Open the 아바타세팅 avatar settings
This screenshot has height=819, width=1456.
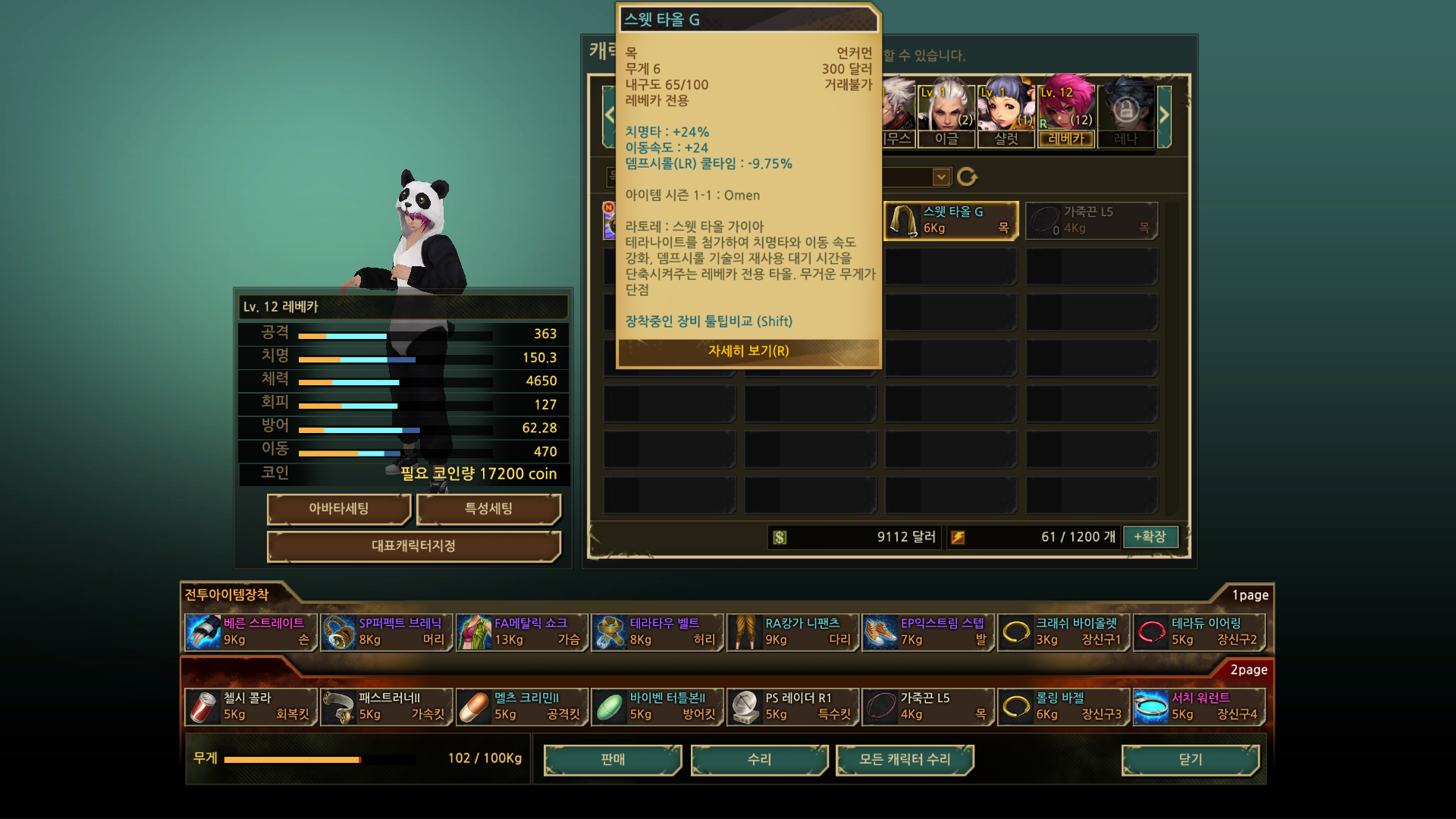pos(338,509)
